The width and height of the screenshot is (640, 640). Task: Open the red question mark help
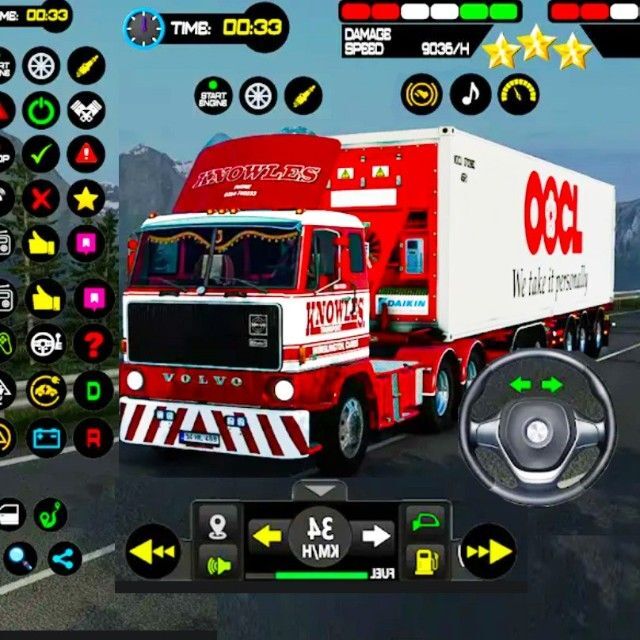click(x=93, y=344)
